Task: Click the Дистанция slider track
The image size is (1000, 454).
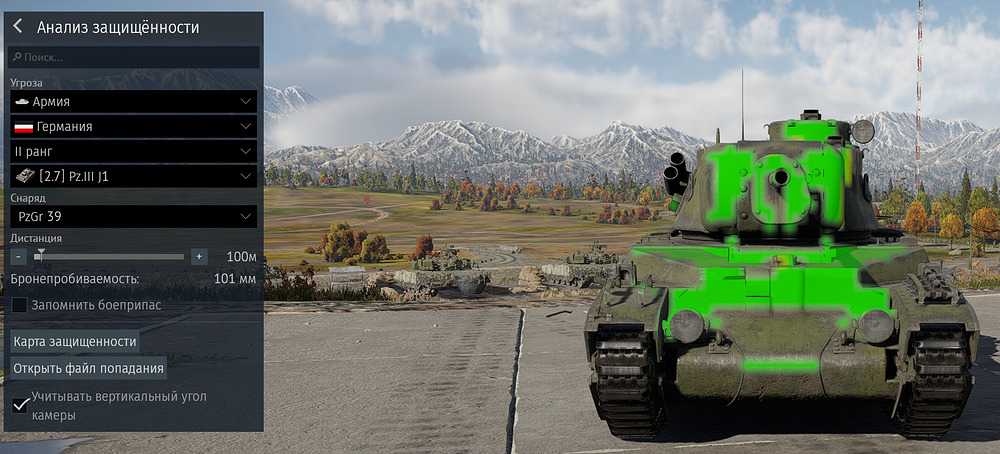Action: click(110, 256)
